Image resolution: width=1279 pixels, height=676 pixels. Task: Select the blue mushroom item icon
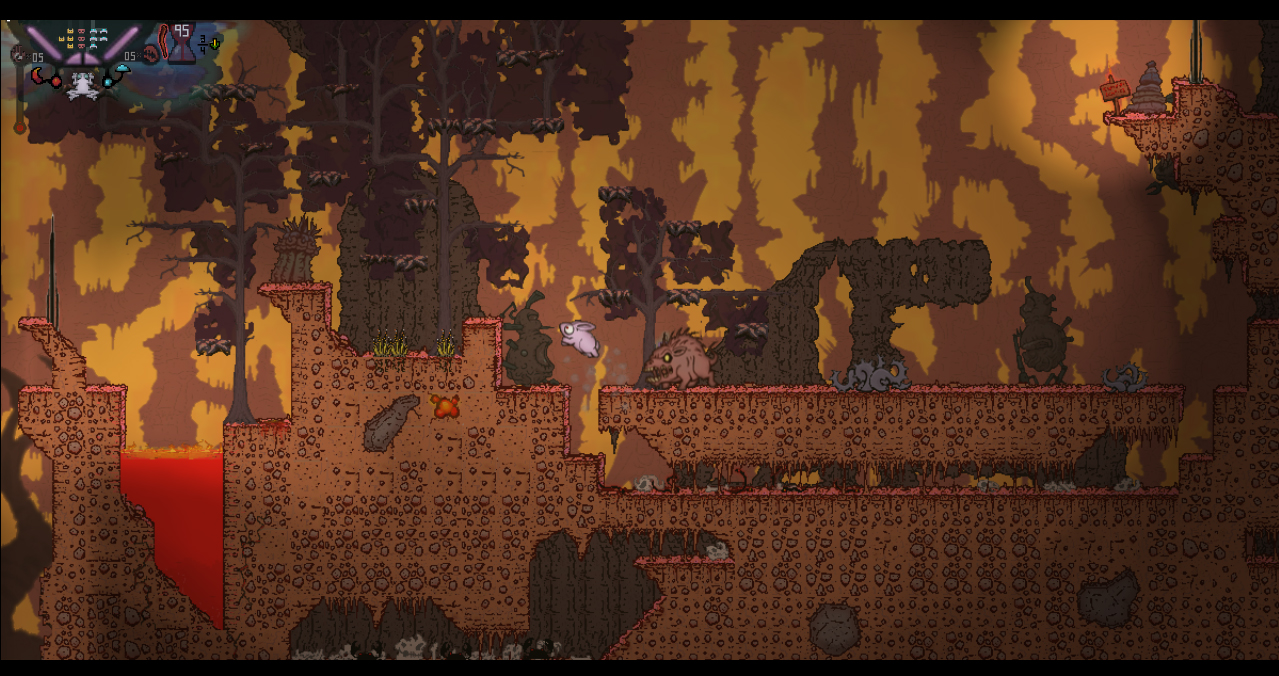tap(122, 69)
